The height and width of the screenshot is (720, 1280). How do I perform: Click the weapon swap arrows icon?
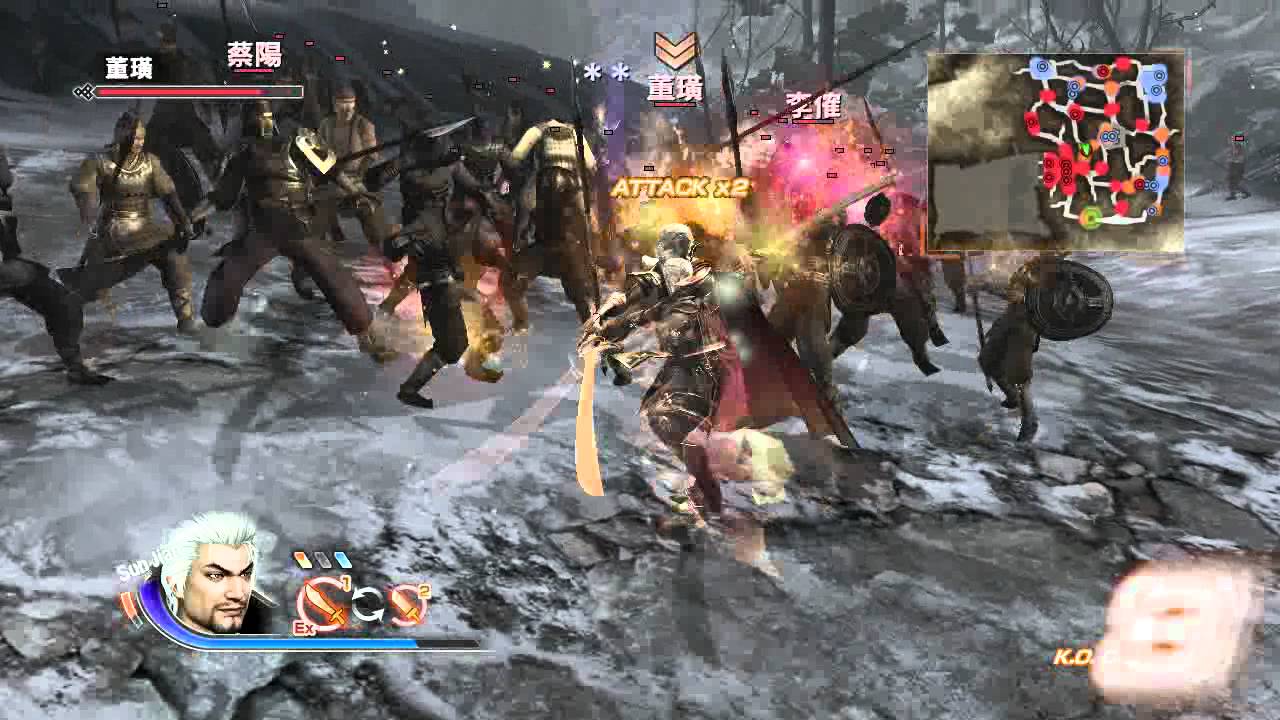[366, 605]
